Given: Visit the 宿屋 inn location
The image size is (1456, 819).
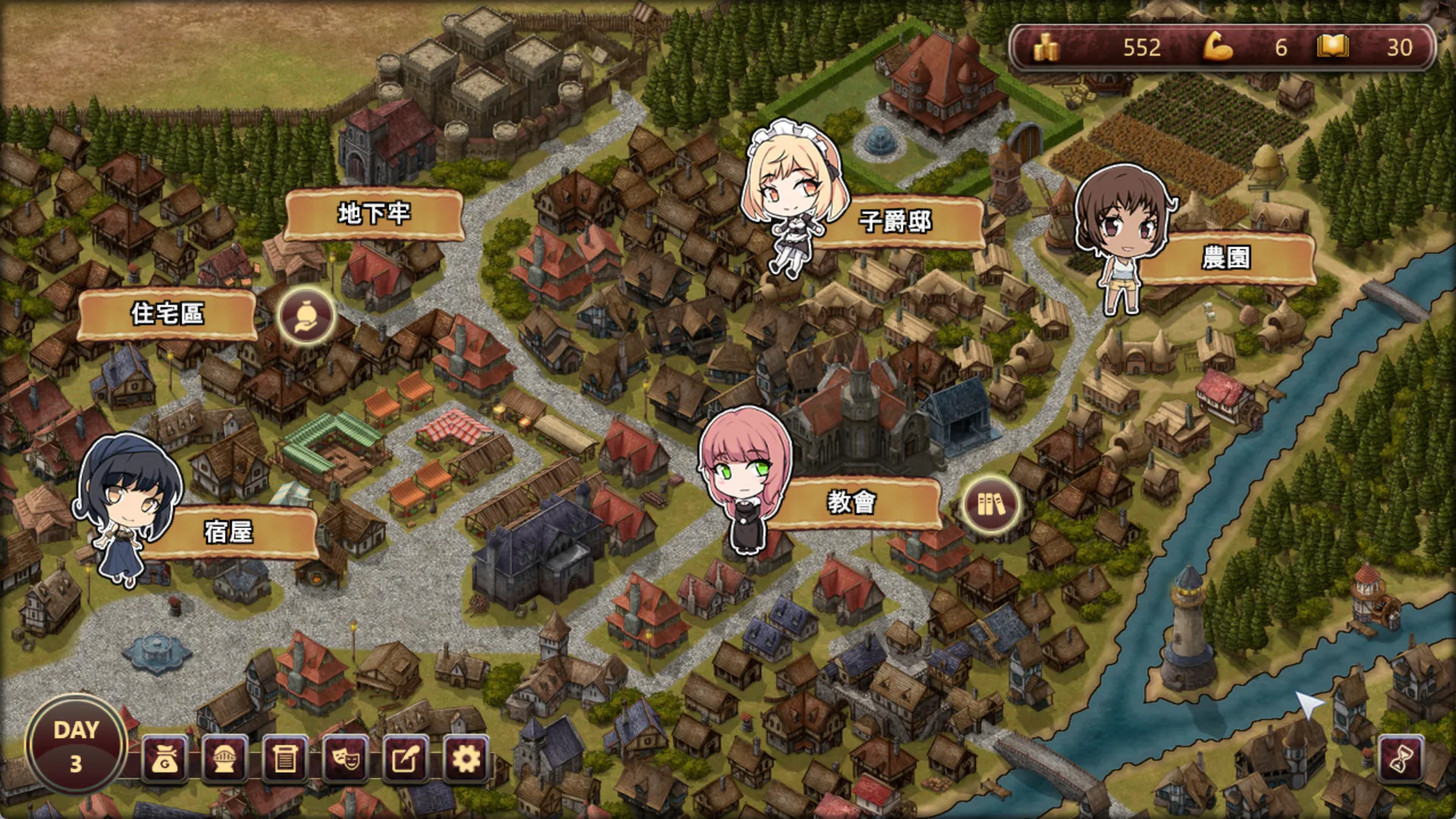Looking at the screenshot, I should coord(228,532).
